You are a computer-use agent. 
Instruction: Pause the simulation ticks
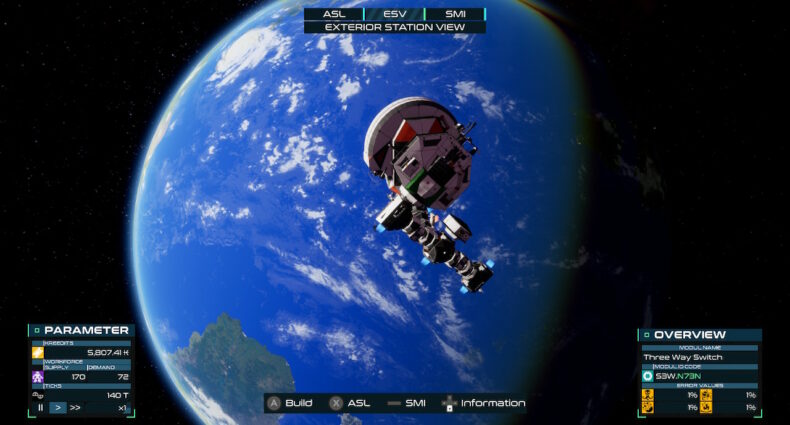[41, 408]
